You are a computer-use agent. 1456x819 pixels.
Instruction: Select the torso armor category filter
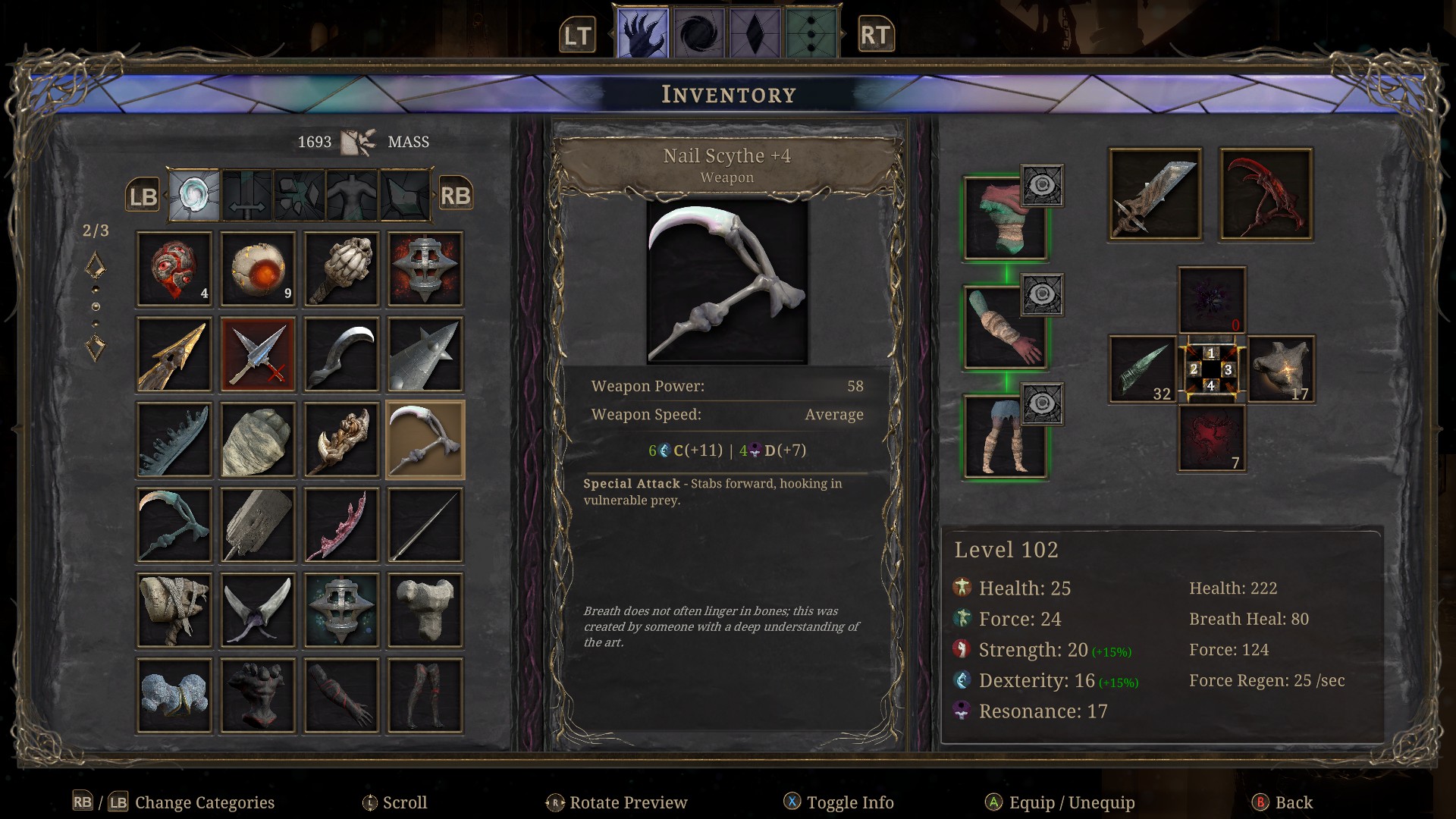coord(352,196)
